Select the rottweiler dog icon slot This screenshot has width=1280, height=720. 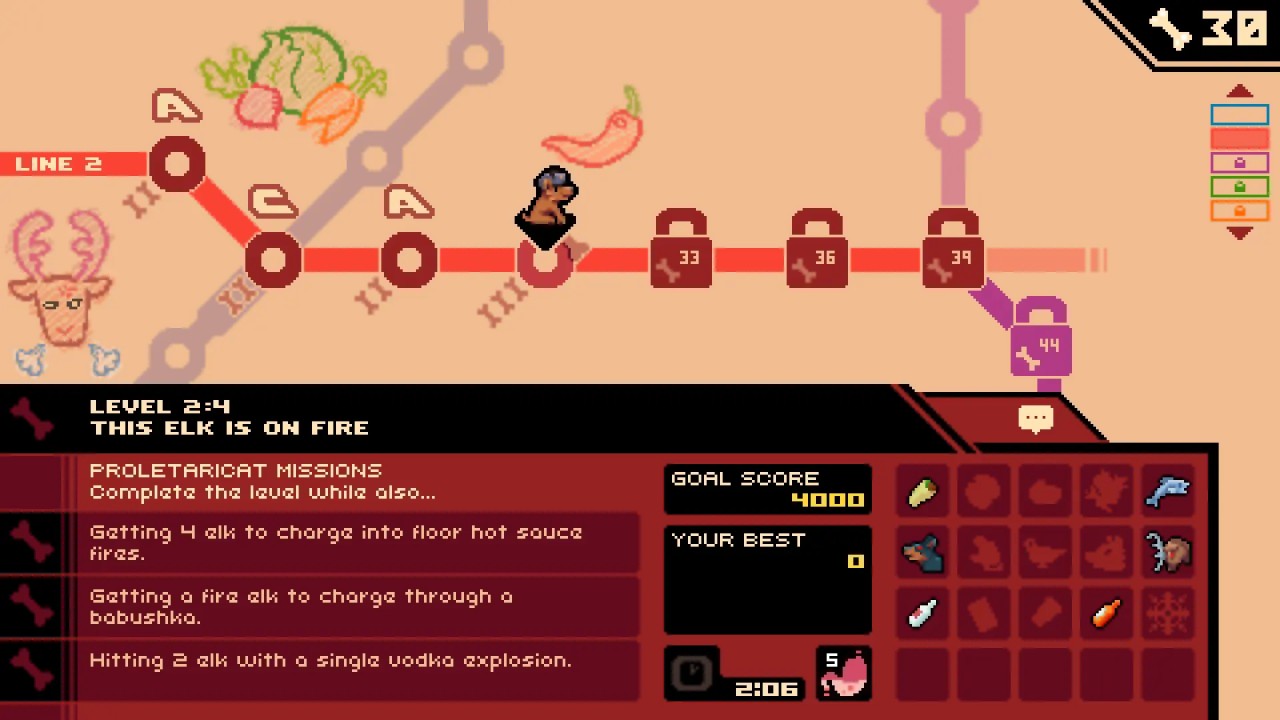[922, 553]
